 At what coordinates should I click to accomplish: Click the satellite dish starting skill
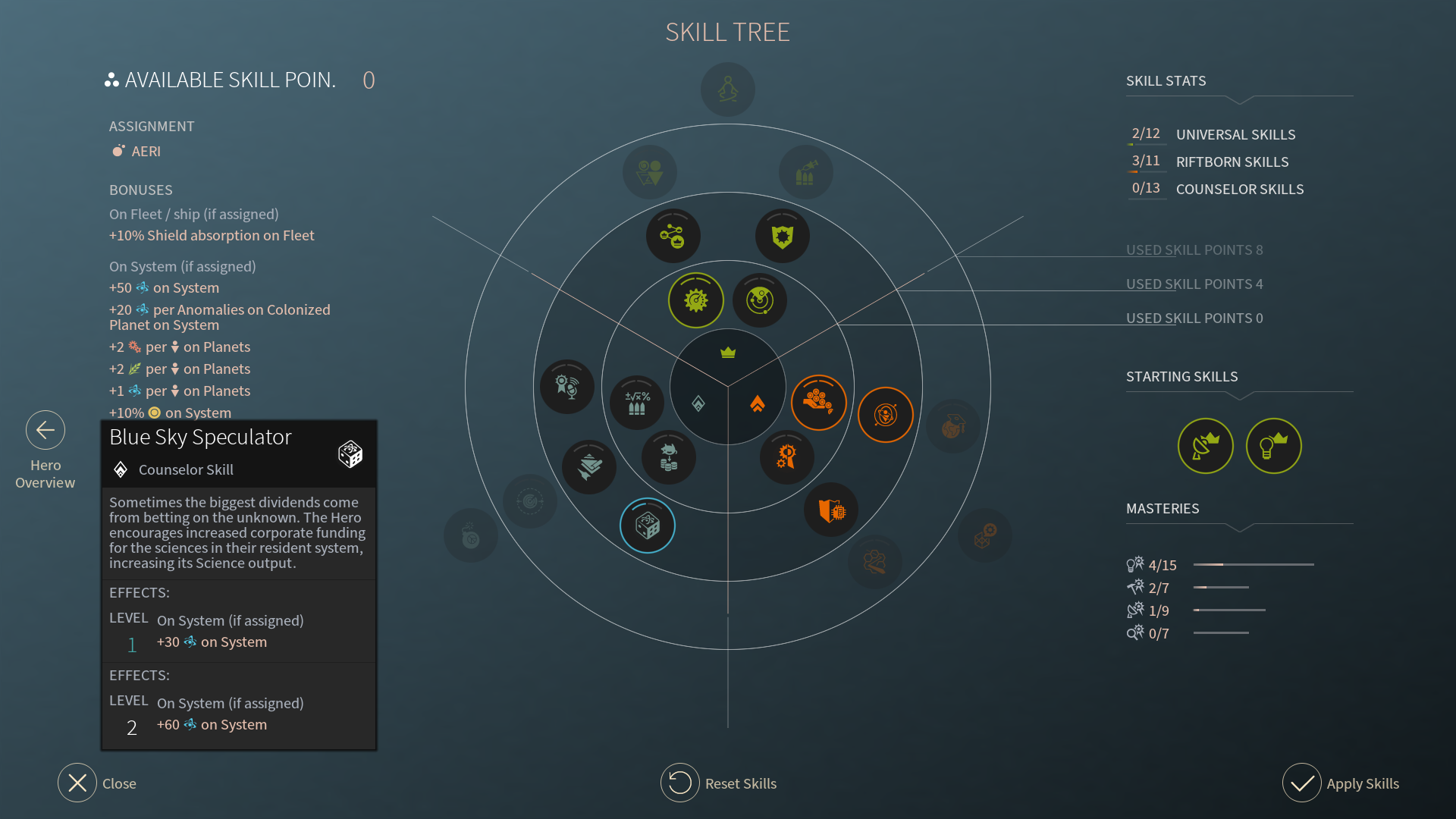click(x=1206, y=446)
